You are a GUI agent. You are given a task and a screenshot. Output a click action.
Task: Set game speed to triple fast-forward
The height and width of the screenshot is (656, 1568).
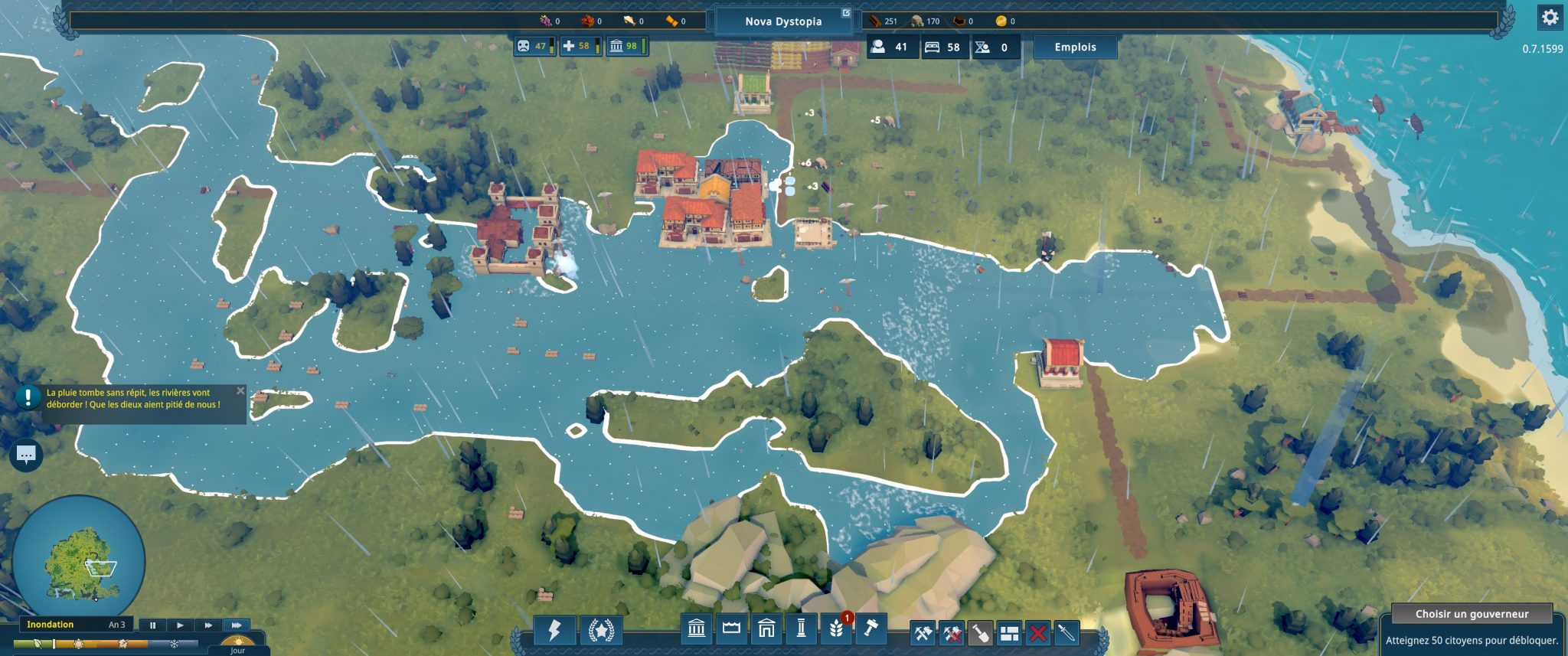(237, 625)
